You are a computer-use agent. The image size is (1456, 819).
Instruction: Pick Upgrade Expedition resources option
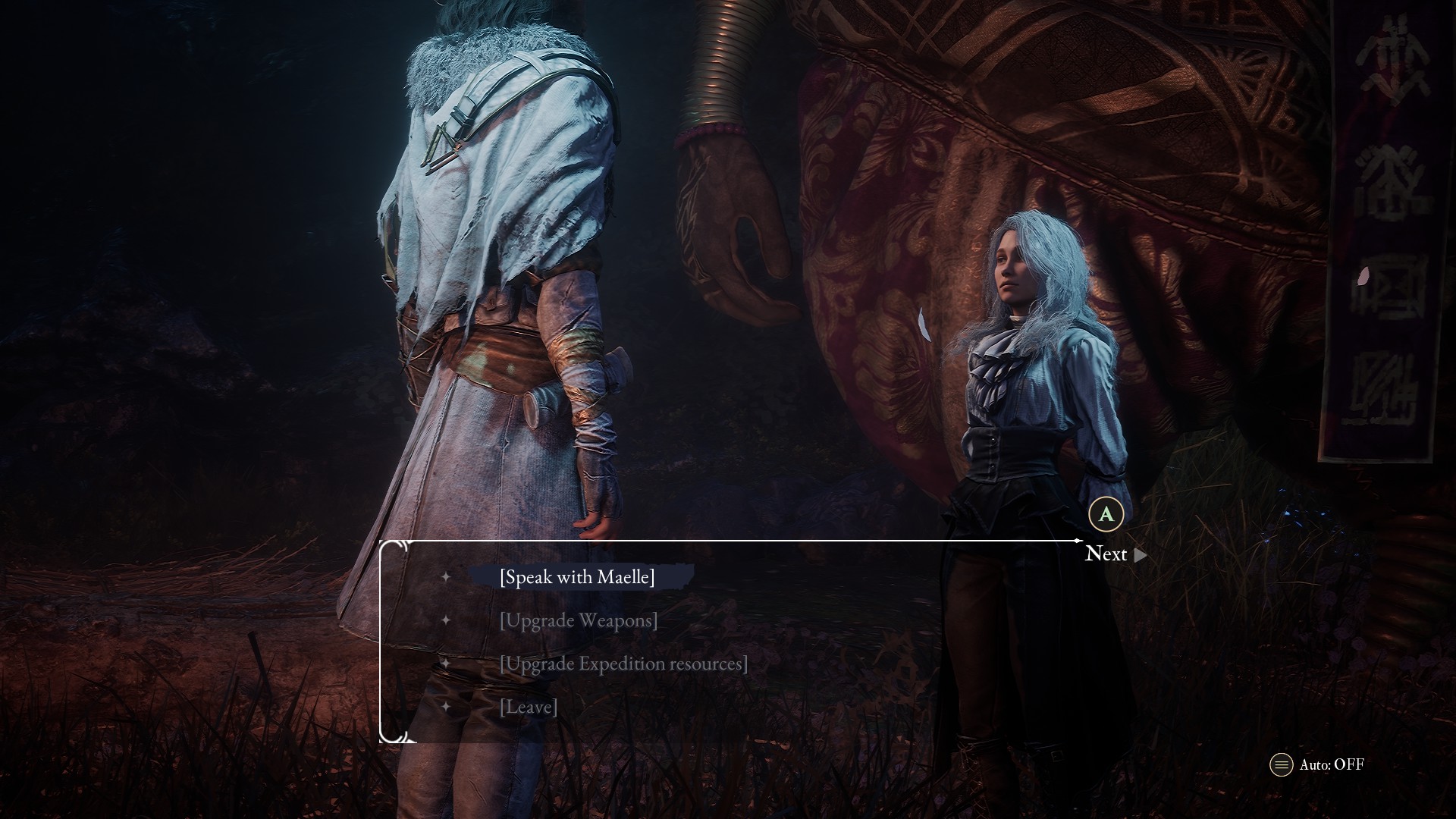coord(623,664)
